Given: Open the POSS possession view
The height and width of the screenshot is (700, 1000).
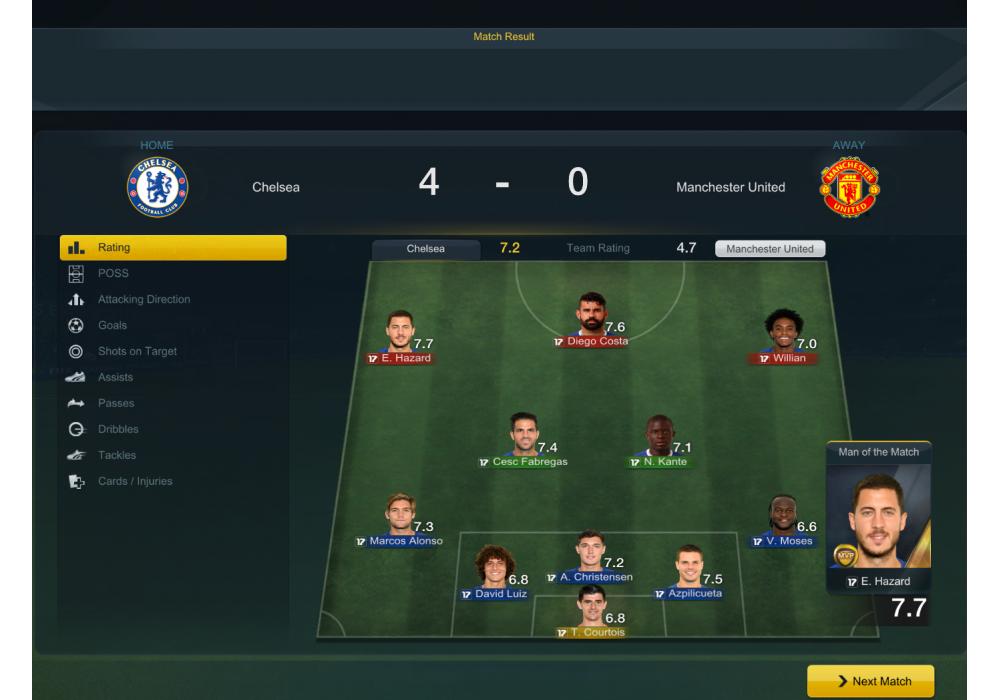Looking at the screenshot, I should (x=113, y=273).
